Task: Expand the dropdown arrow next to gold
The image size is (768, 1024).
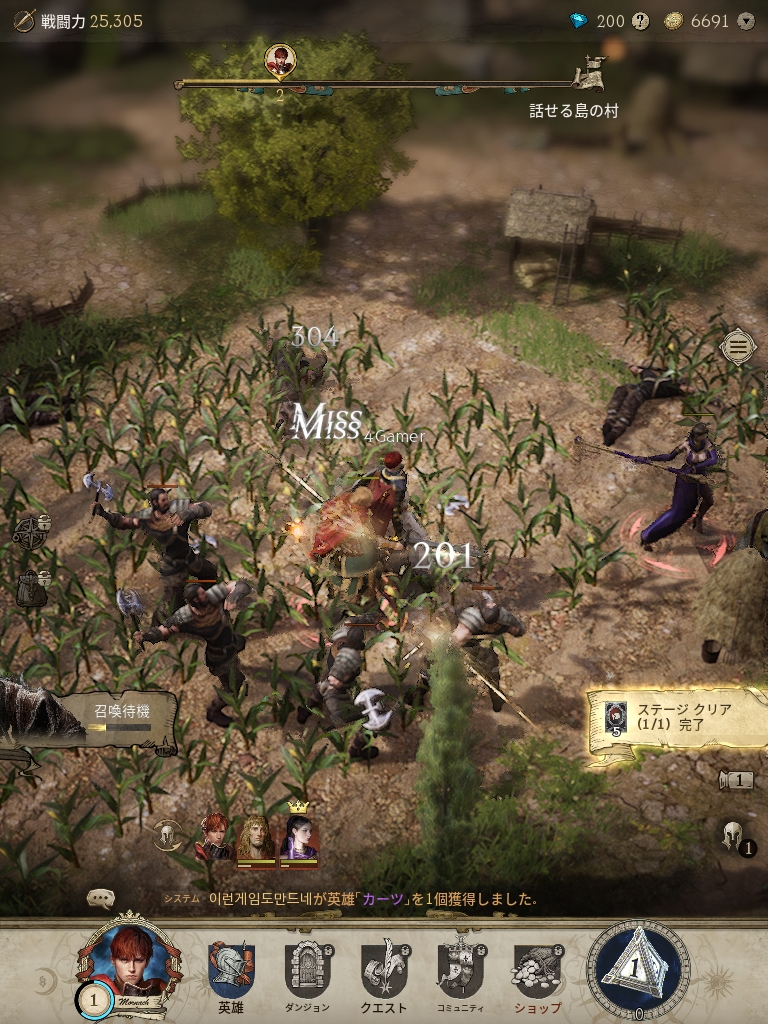Action: (x=745, y=21)
